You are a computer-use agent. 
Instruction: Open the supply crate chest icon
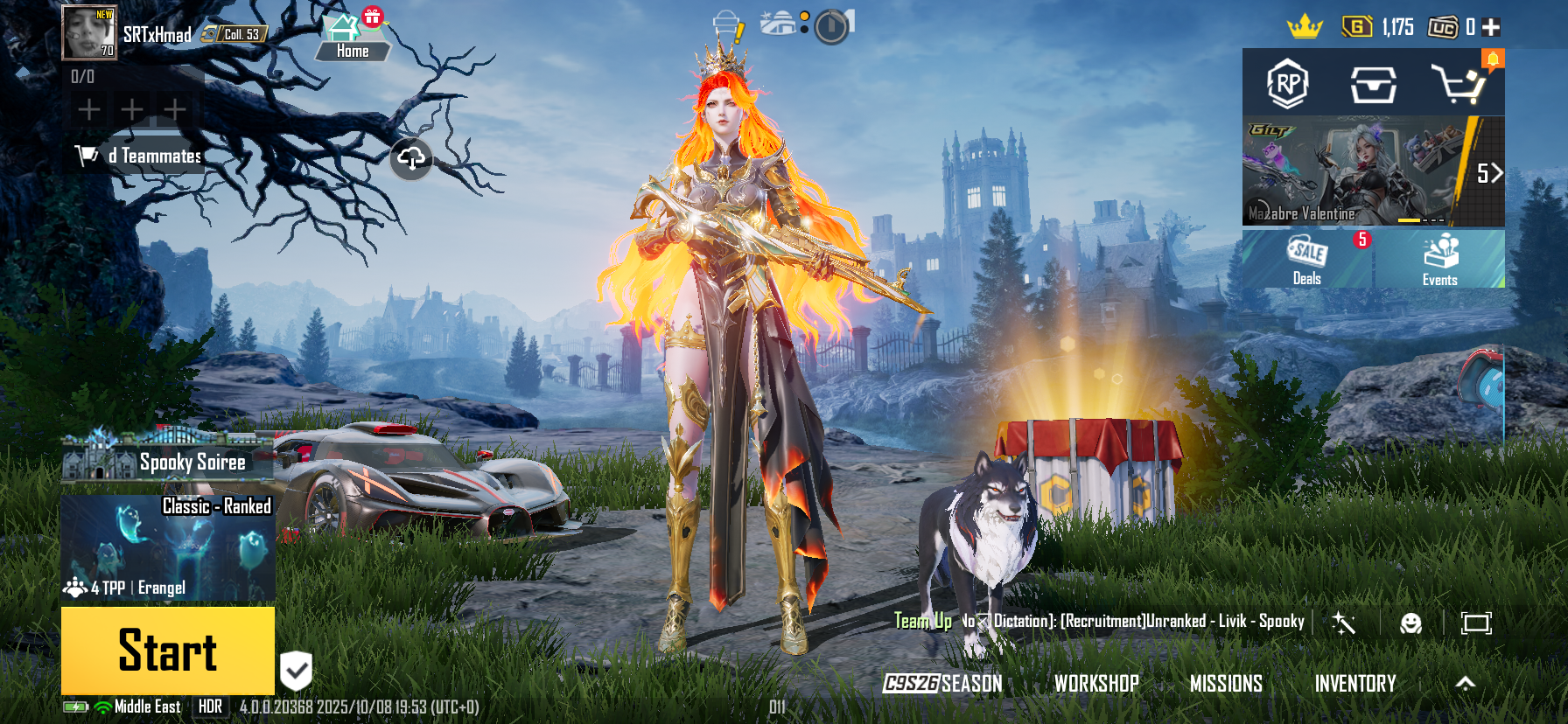click(1373, 85)
